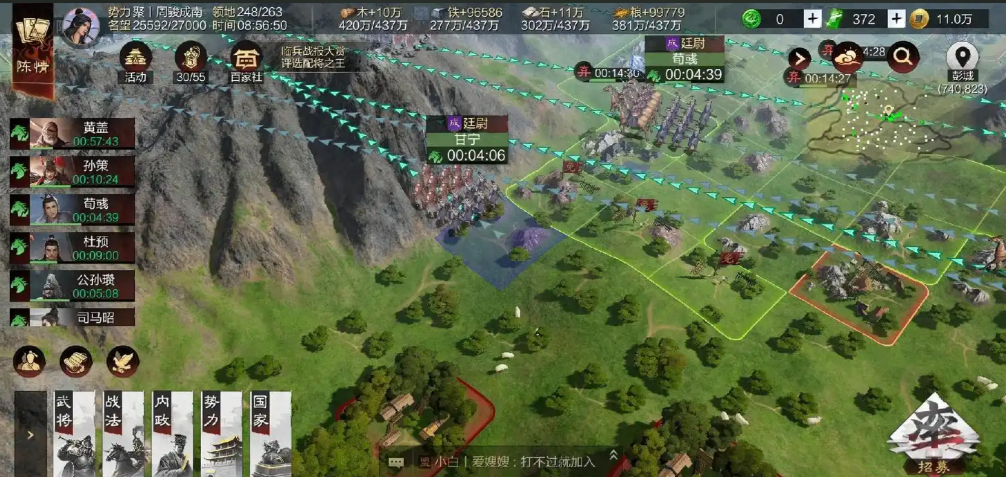Select general 杜预 in the army list
Viewport: 1006px width, 477px height.
pyautogui.click(x=72, y=248)
